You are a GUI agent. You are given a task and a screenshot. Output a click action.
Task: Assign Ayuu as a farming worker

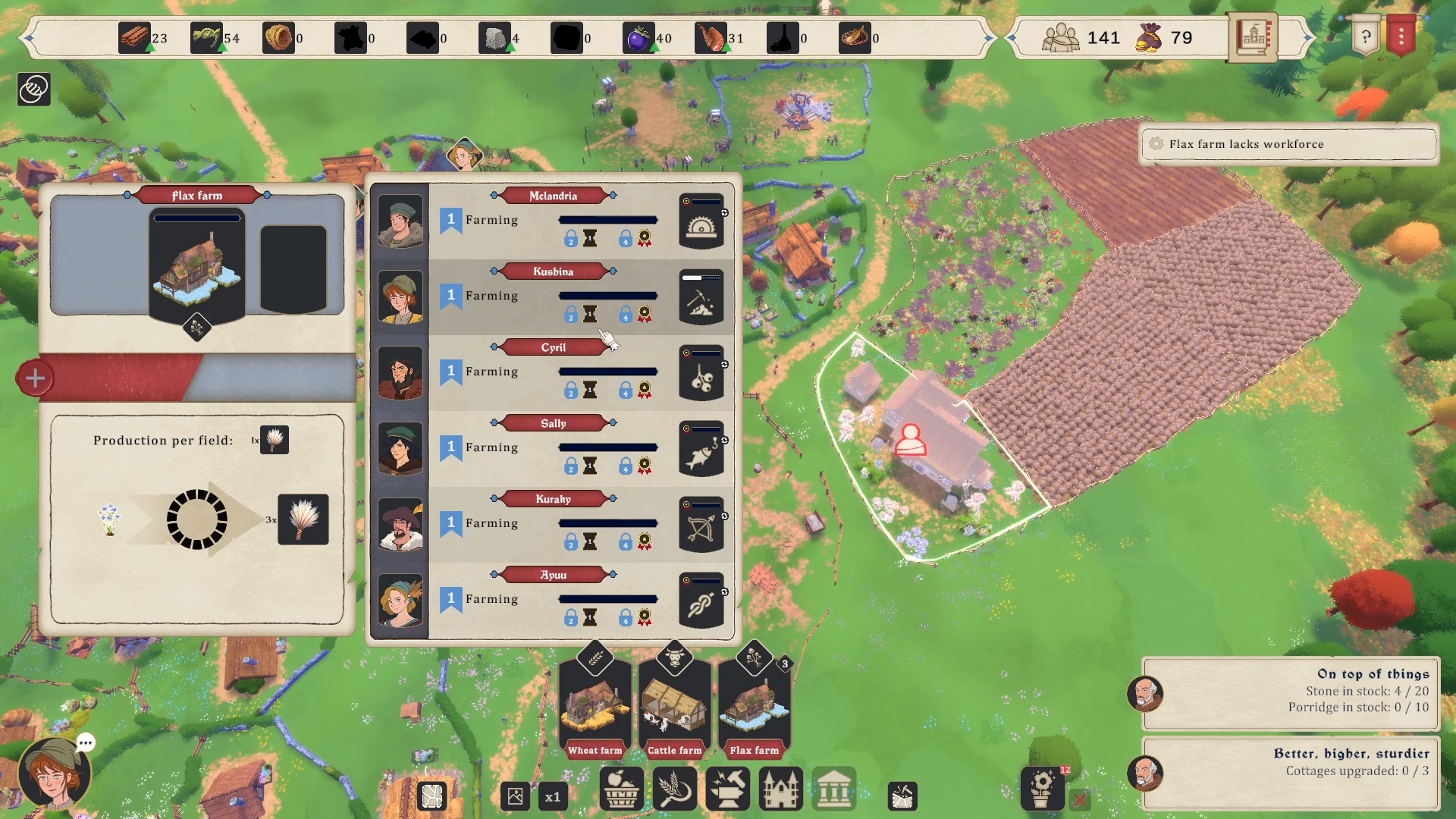point(553,600)
